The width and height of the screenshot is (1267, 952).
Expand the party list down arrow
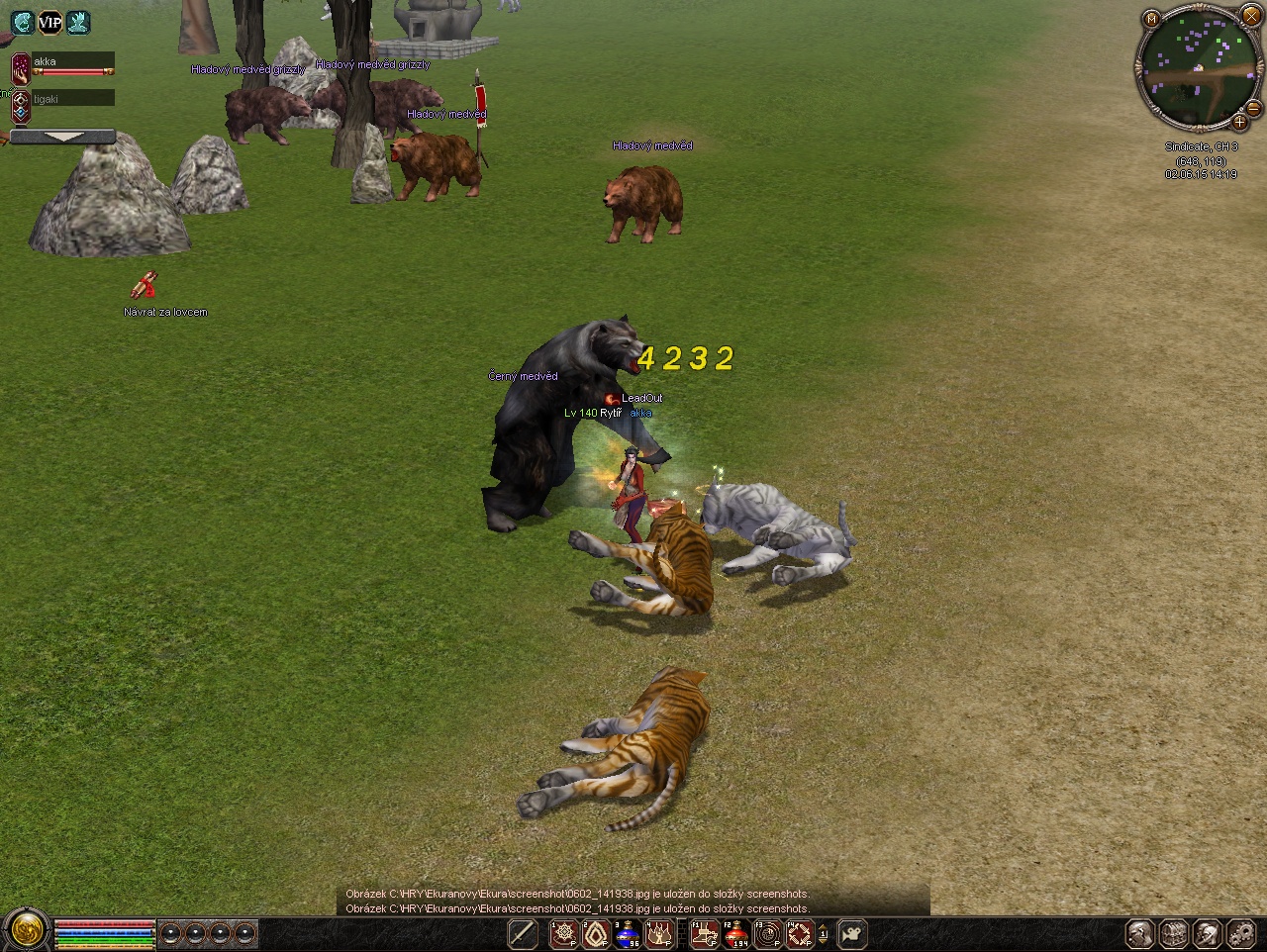[x=63, y=137]
